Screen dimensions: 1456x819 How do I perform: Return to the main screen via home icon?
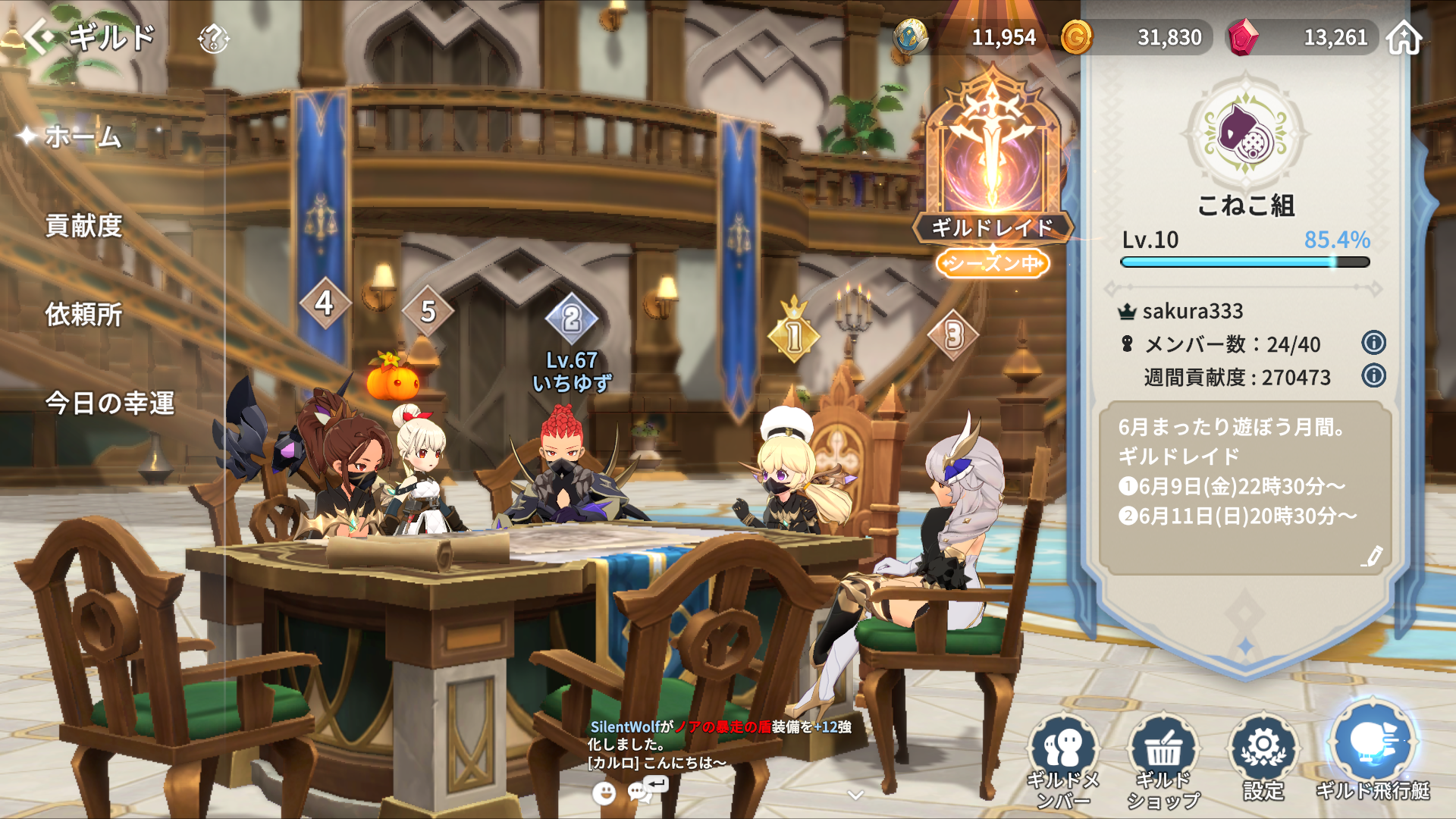[1404, 37]
